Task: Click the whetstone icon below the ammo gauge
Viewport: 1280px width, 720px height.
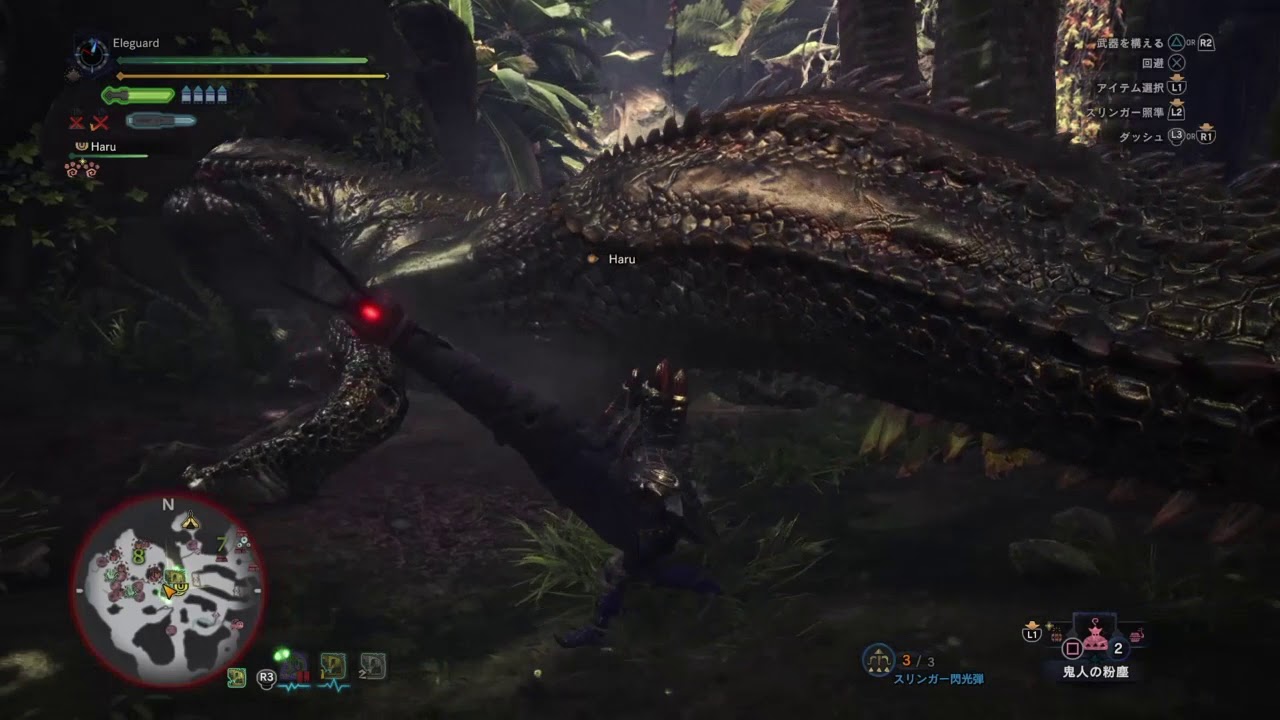Action: 161,119
